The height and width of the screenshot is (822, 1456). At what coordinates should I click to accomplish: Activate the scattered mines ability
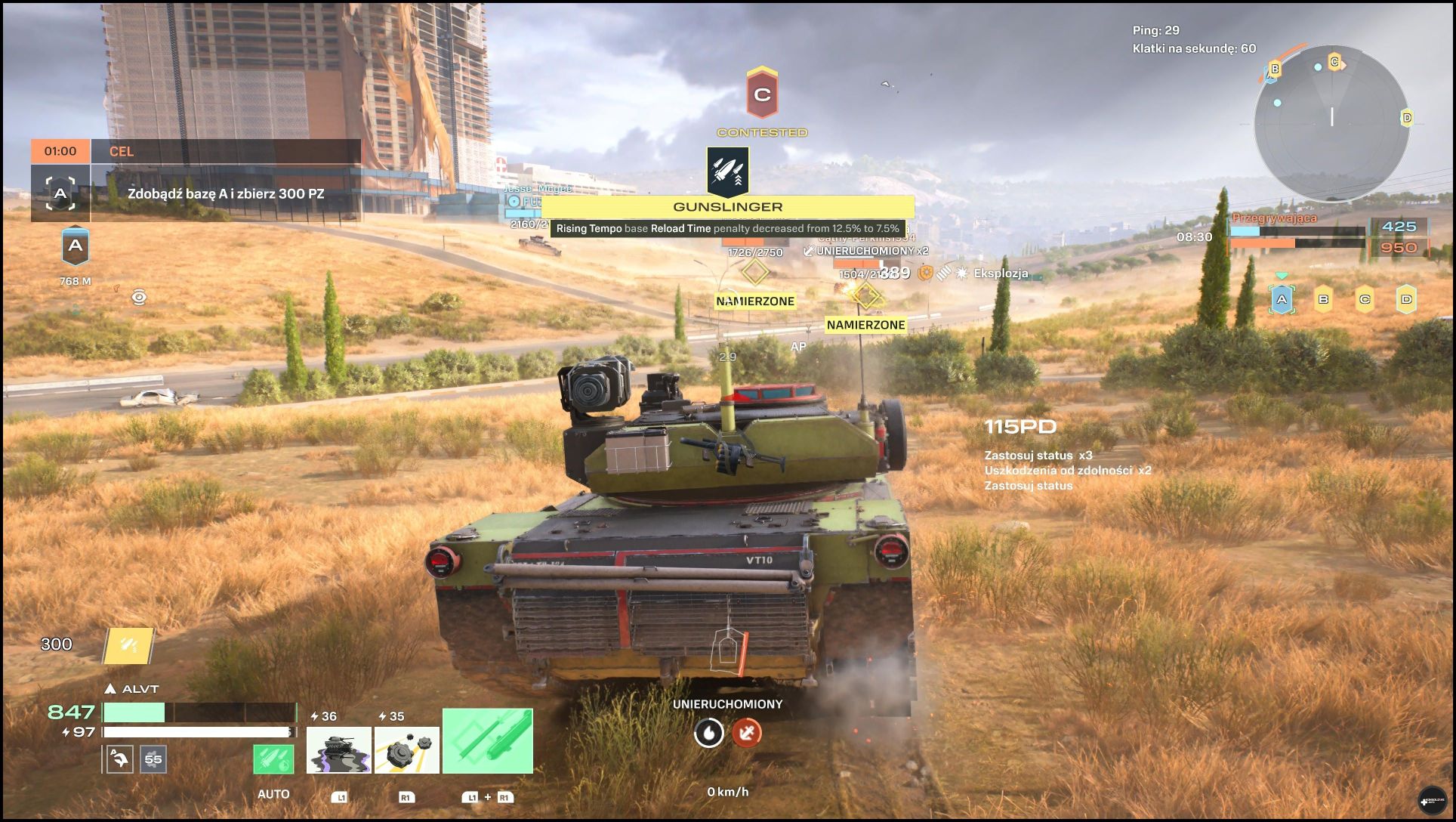(x=406, y=749)
